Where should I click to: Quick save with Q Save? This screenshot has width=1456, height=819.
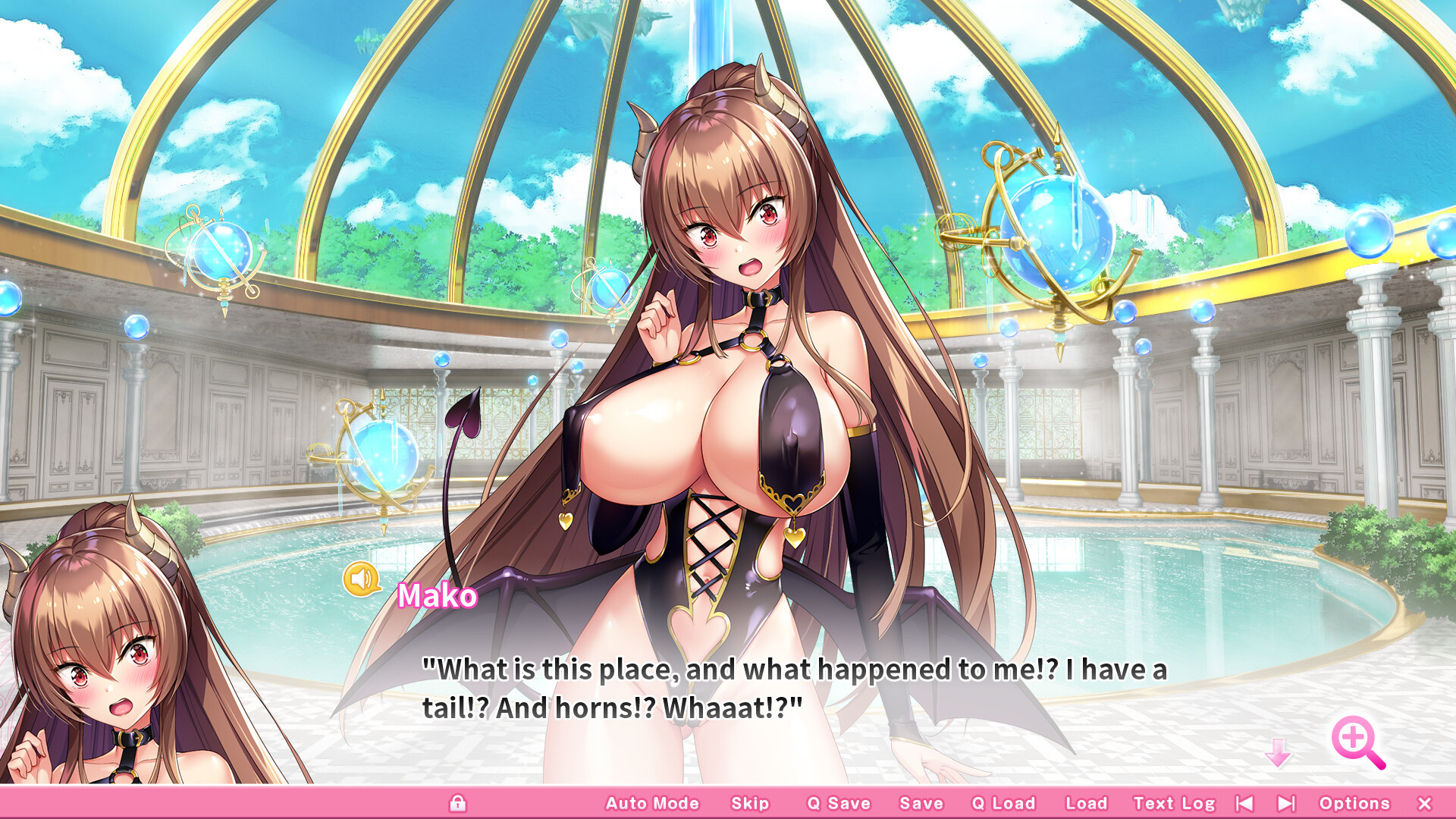(x=839, y=802)
